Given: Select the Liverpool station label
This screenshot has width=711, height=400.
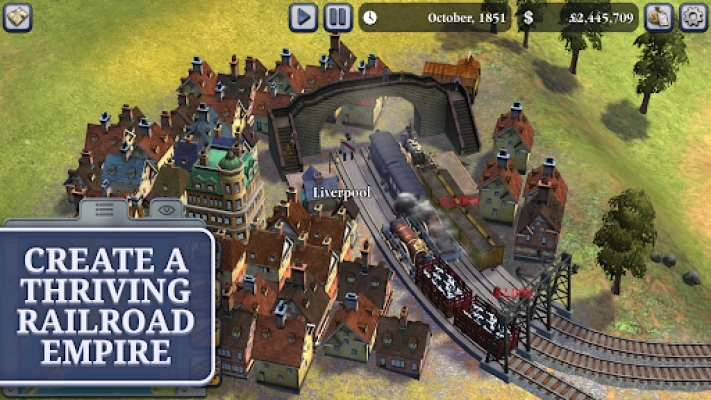Looking at the screenshot, I should coord(334,191).
